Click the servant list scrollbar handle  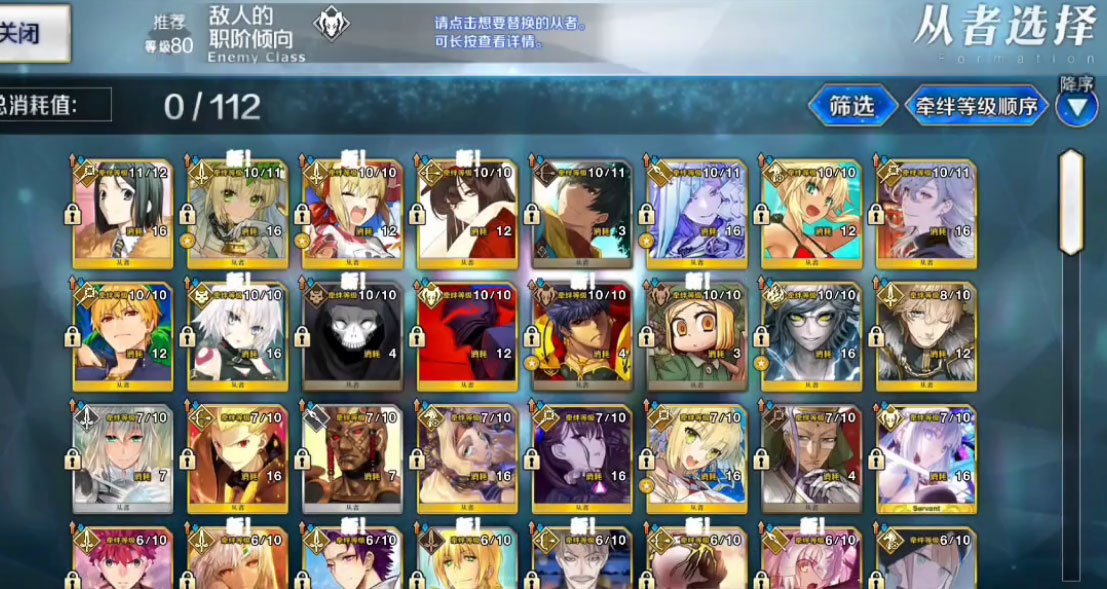click(1071, 203)
